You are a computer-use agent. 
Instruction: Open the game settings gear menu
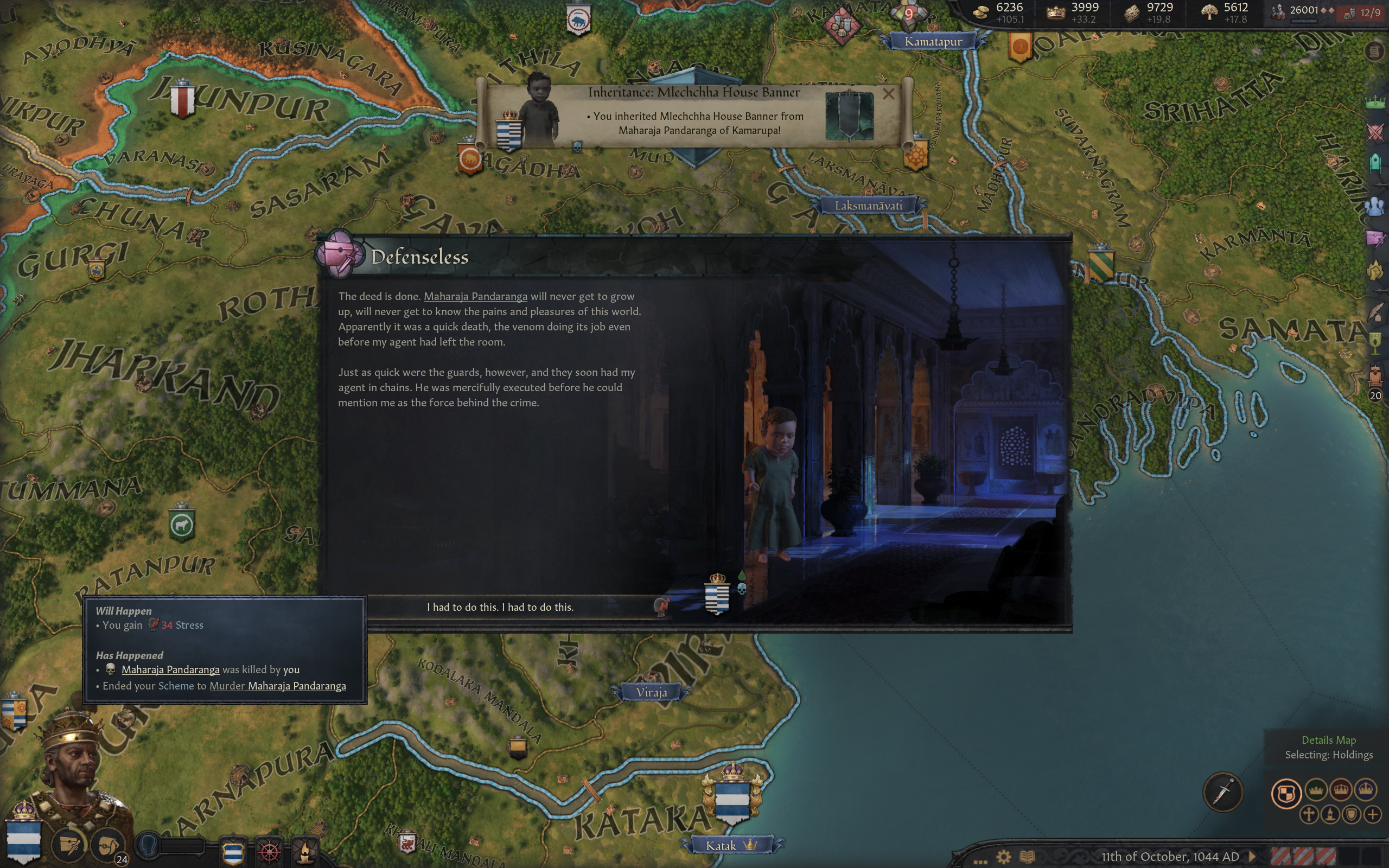click(x=1003, y=857)
